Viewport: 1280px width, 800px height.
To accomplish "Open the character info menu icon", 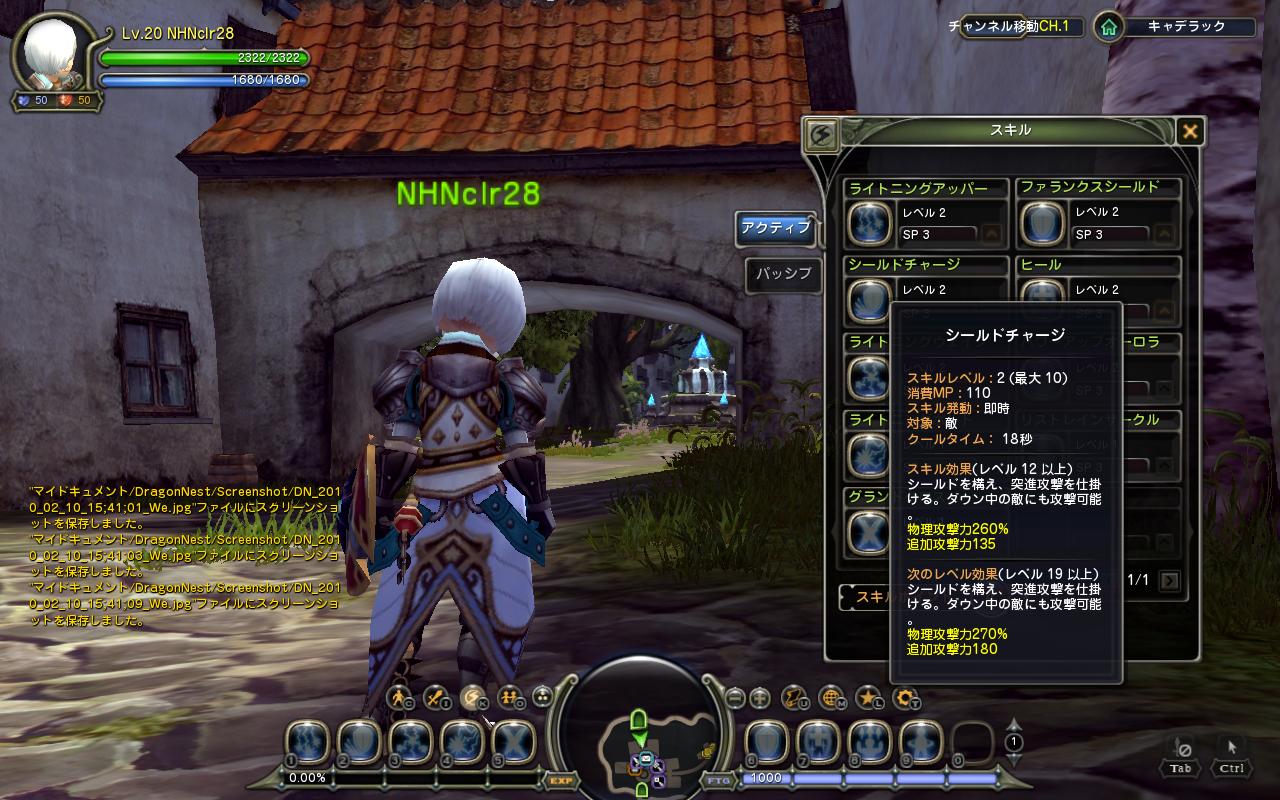I will coord(400,697).
